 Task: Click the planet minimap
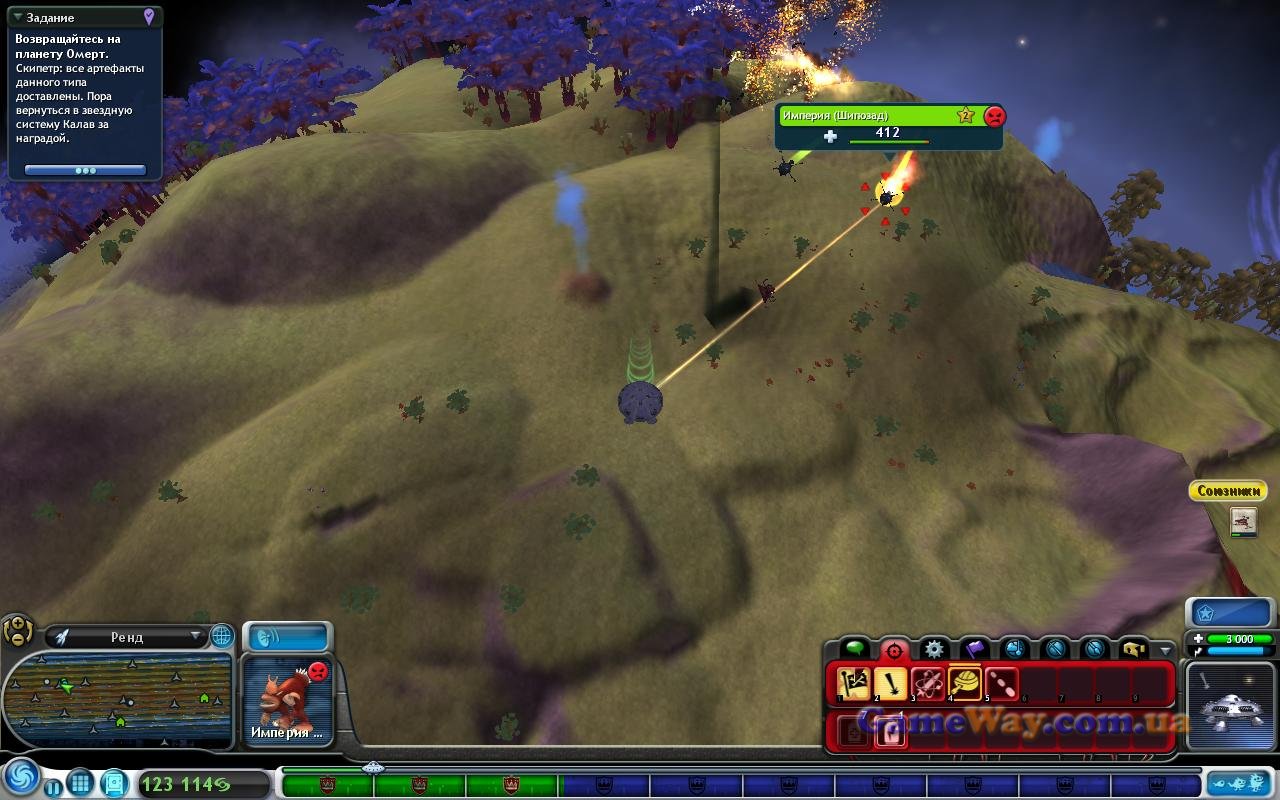pyautogui.click(x=118, y=698)
